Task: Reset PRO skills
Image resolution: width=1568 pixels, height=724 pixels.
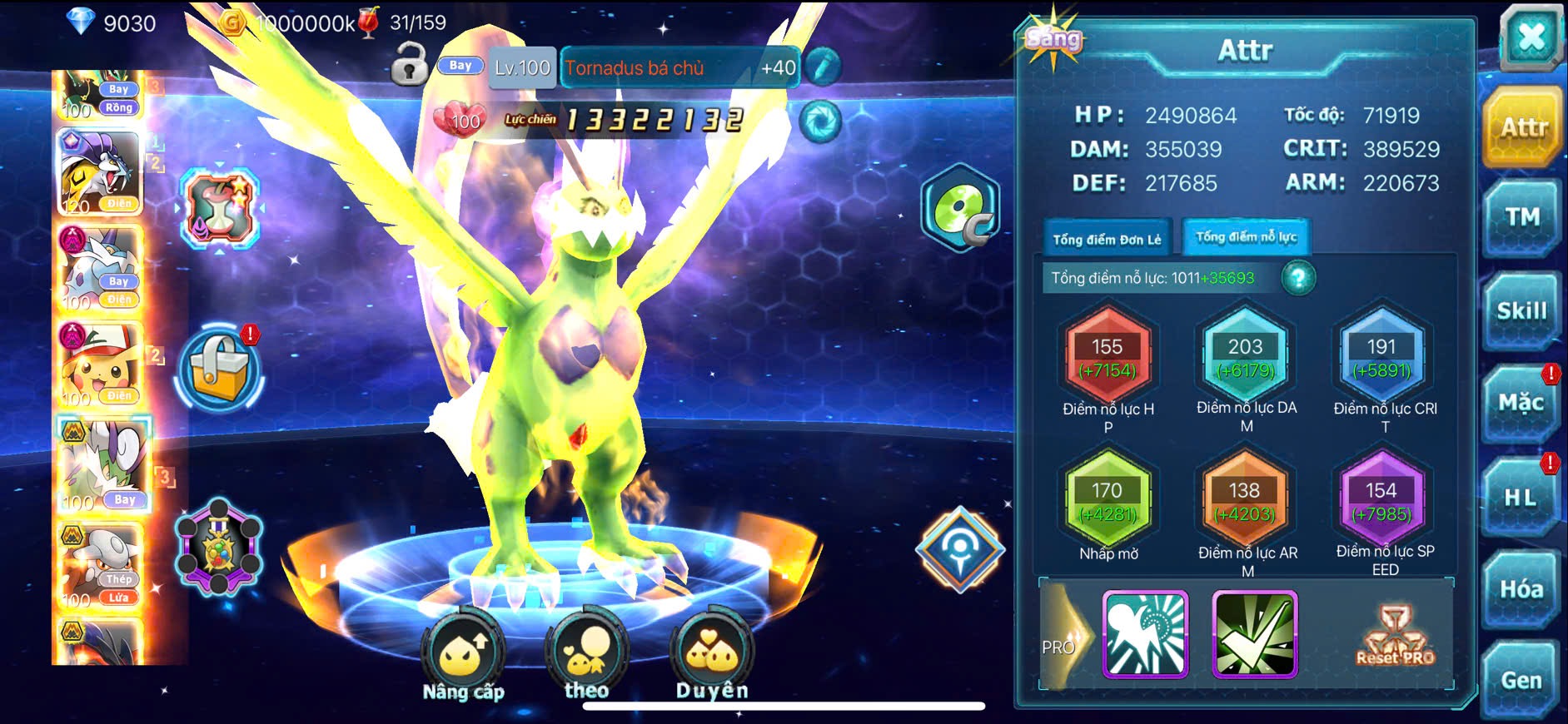Action: tap(1395, 637)
